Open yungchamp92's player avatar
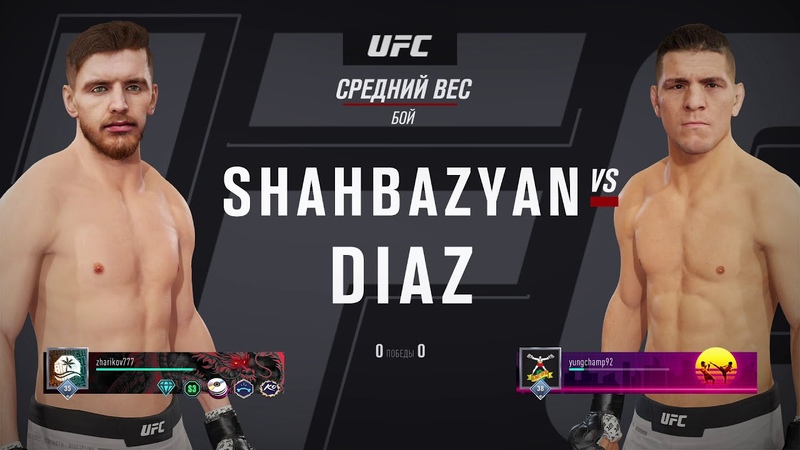Image resolution: width=800 pixels, height=450 pixels. tap(539, 367)
